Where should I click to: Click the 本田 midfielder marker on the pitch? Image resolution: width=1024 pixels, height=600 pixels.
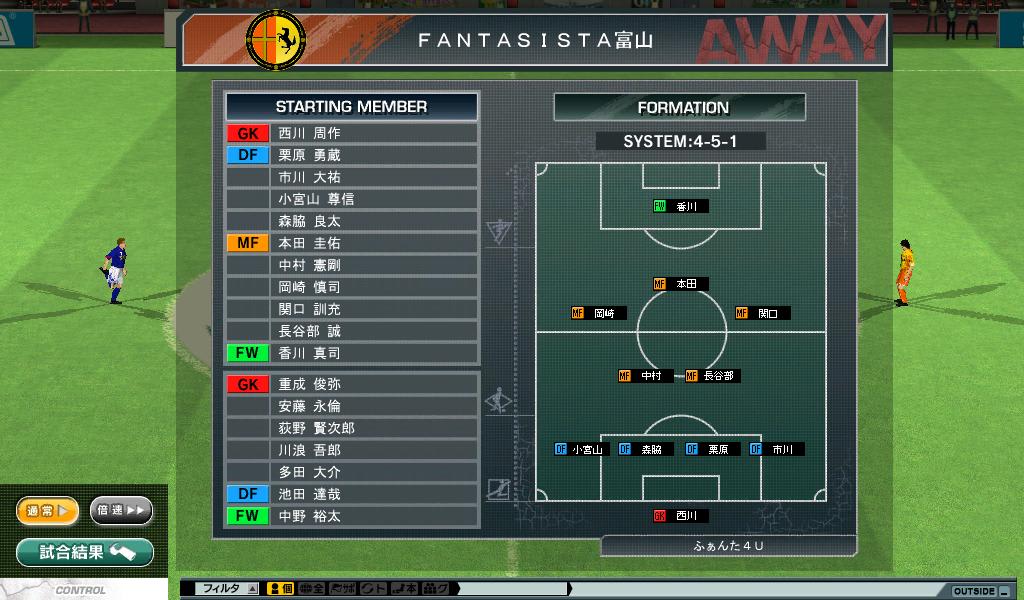[681, 284]
